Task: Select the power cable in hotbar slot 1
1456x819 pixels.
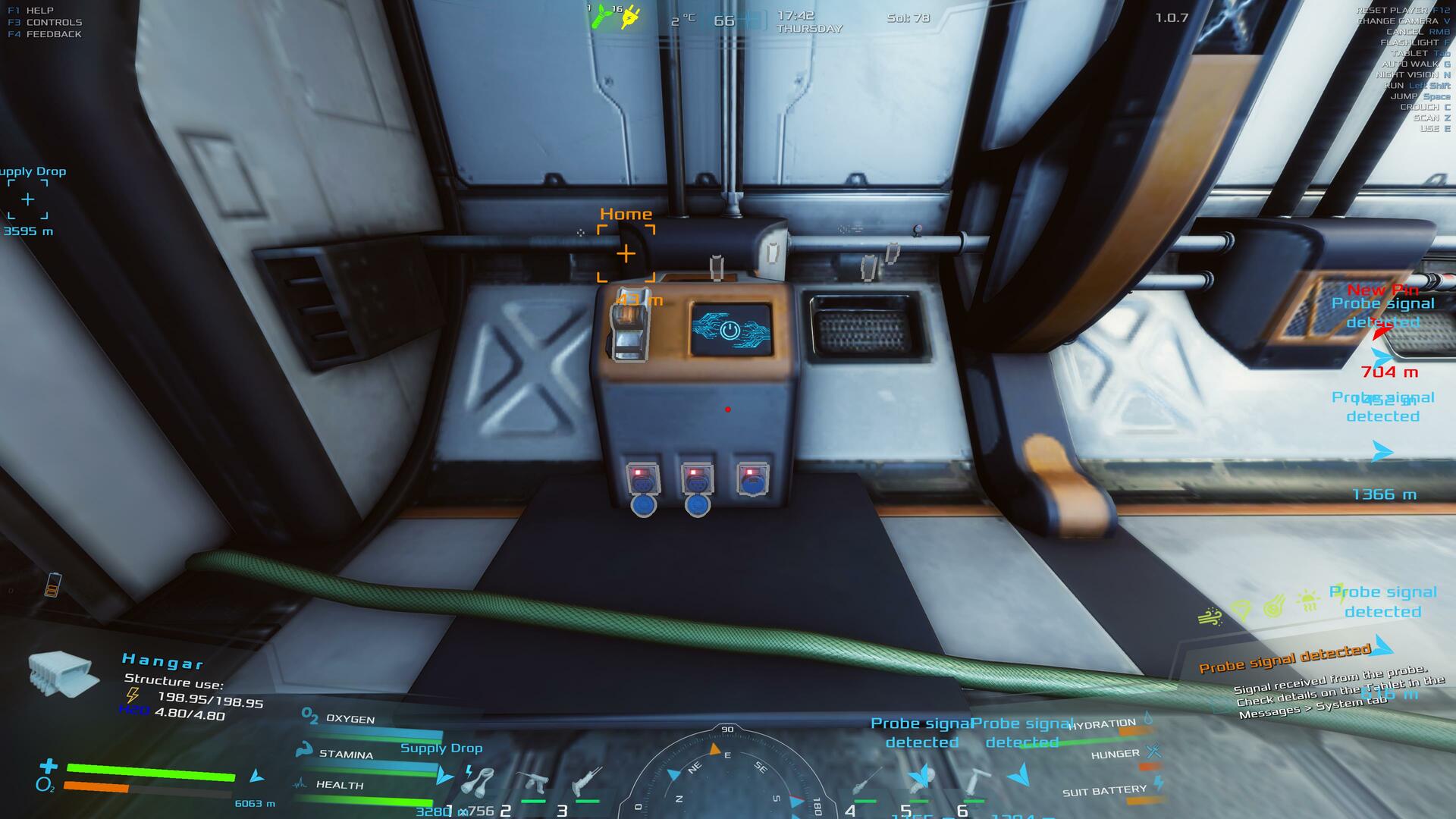Action: pos(477,781)
